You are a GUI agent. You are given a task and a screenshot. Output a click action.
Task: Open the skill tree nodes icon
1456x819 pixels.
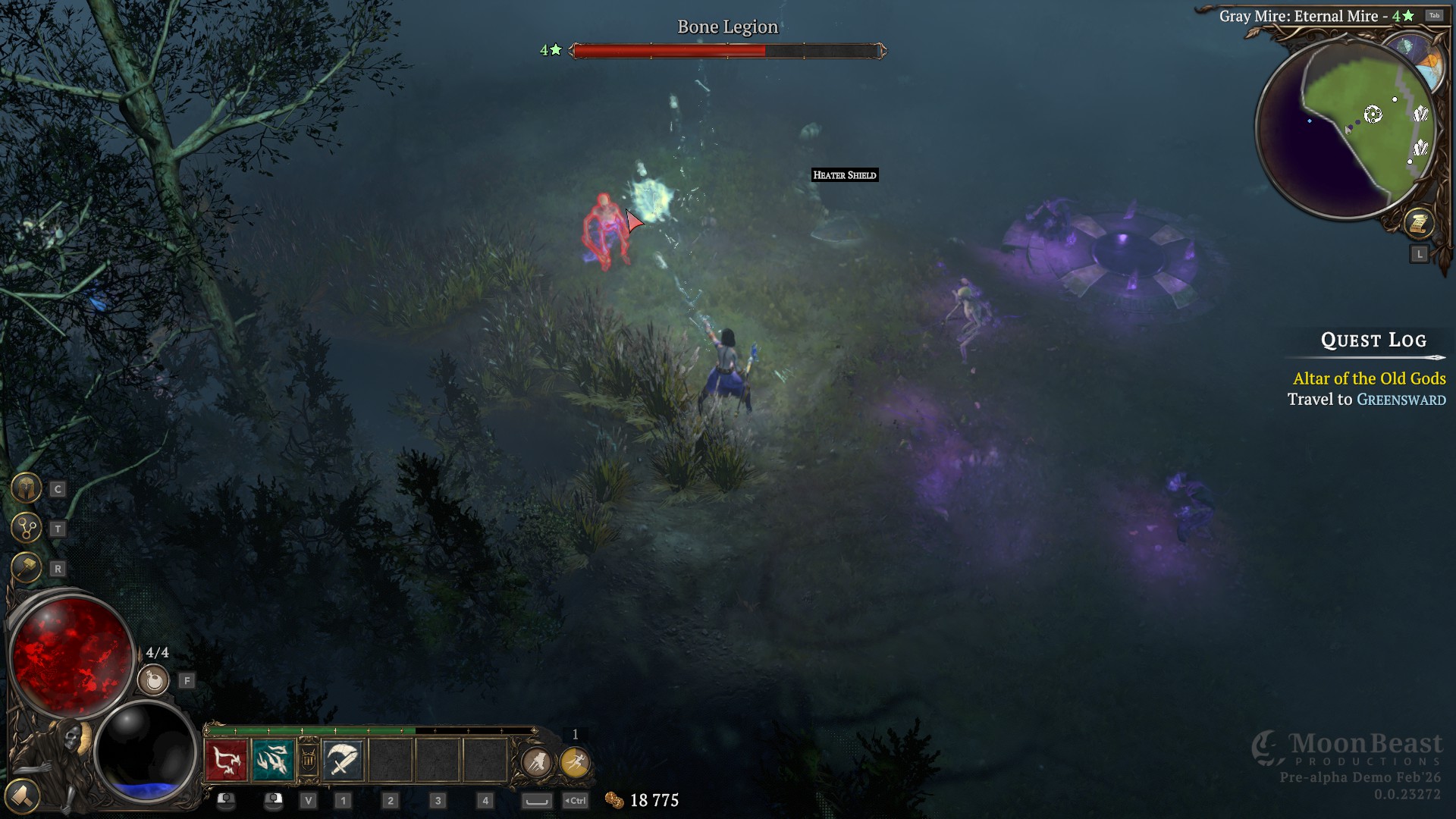pos(27,528)
